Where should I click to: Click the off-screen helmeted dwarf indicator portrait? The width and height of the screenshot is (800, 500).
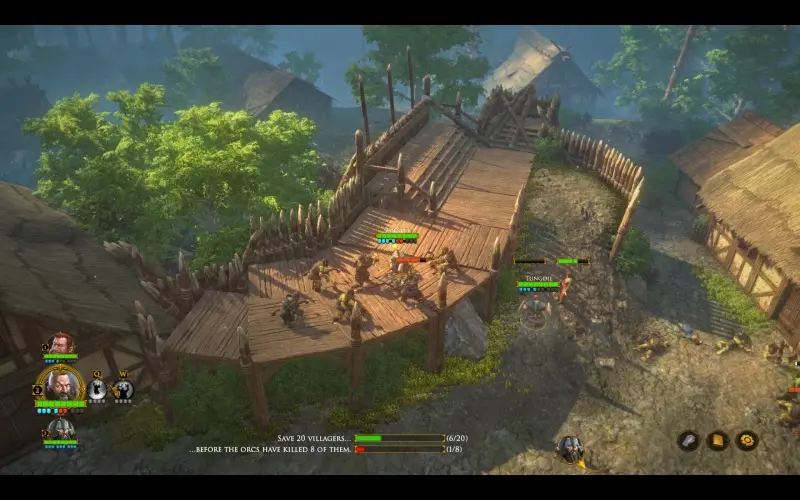pos(570,448)
